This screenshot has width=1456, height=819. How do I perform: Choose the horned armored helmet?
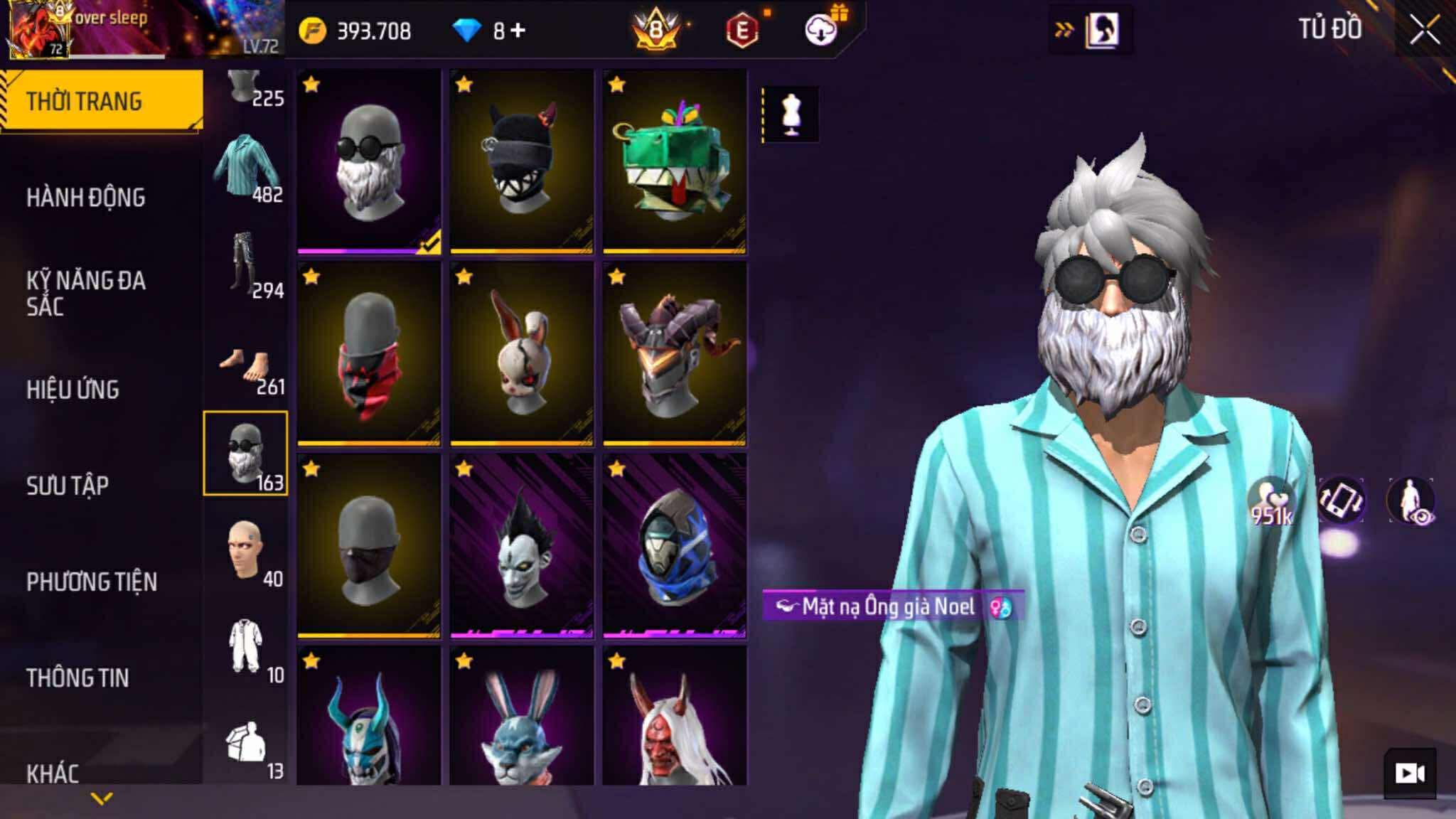tap(674, 353)
